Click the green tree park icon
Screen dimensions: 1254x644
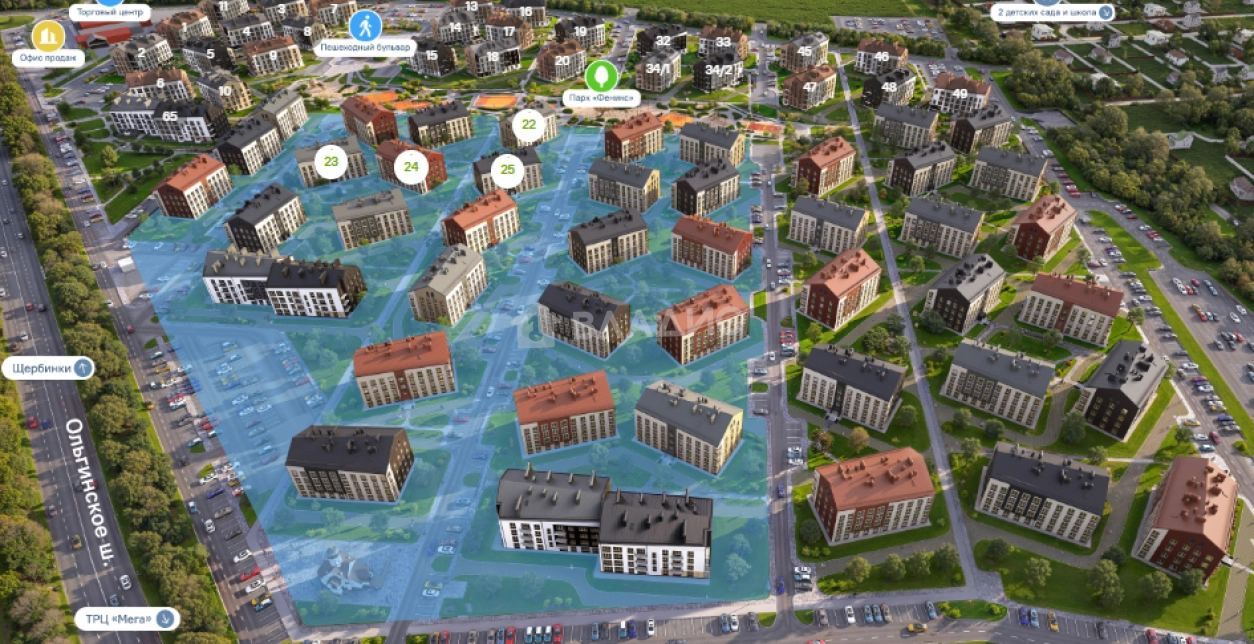601,75
